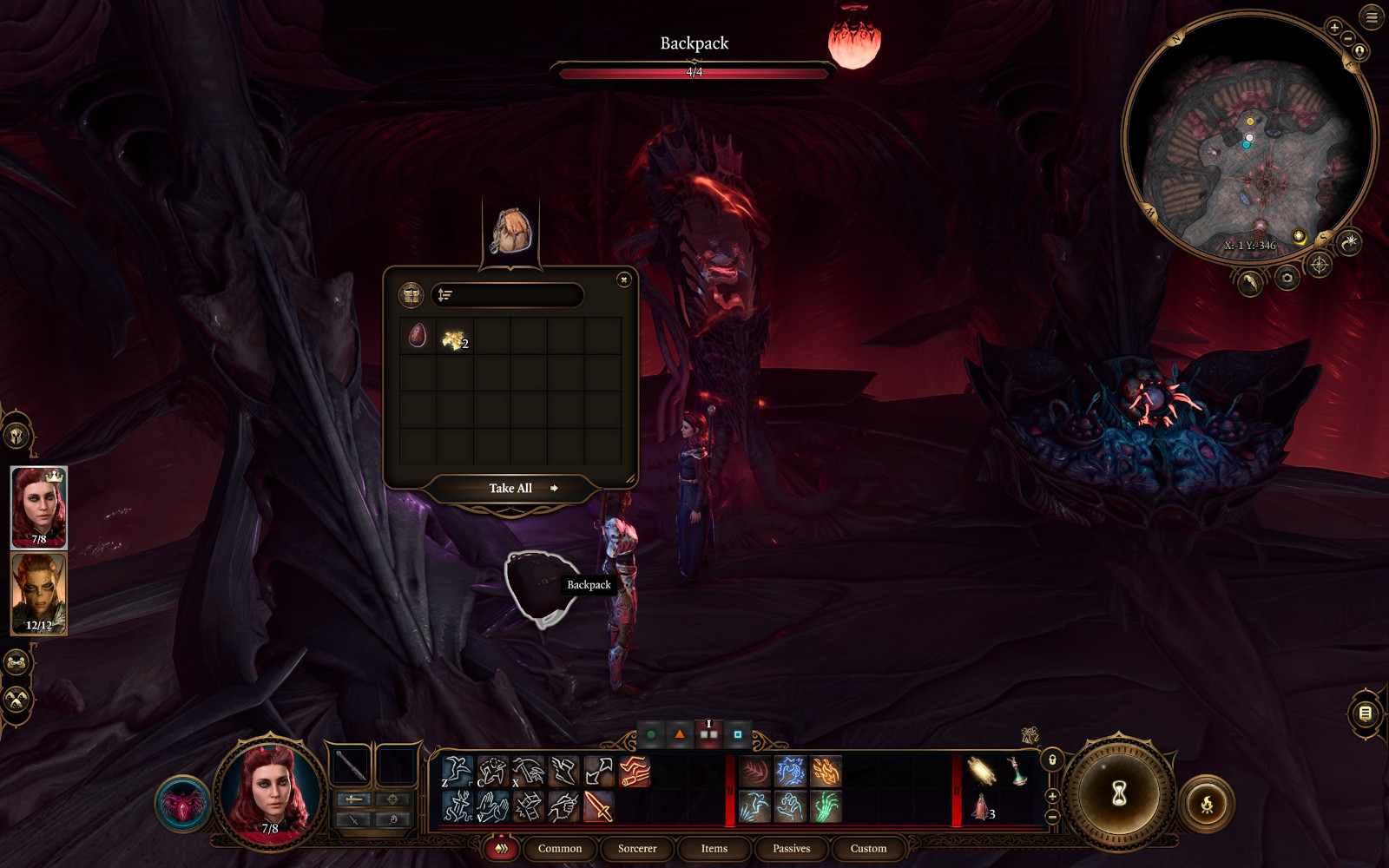The height and width of the screenshot is (868, 1389).
Task: Activate the red sword attack action
Action: pos(598,806)
